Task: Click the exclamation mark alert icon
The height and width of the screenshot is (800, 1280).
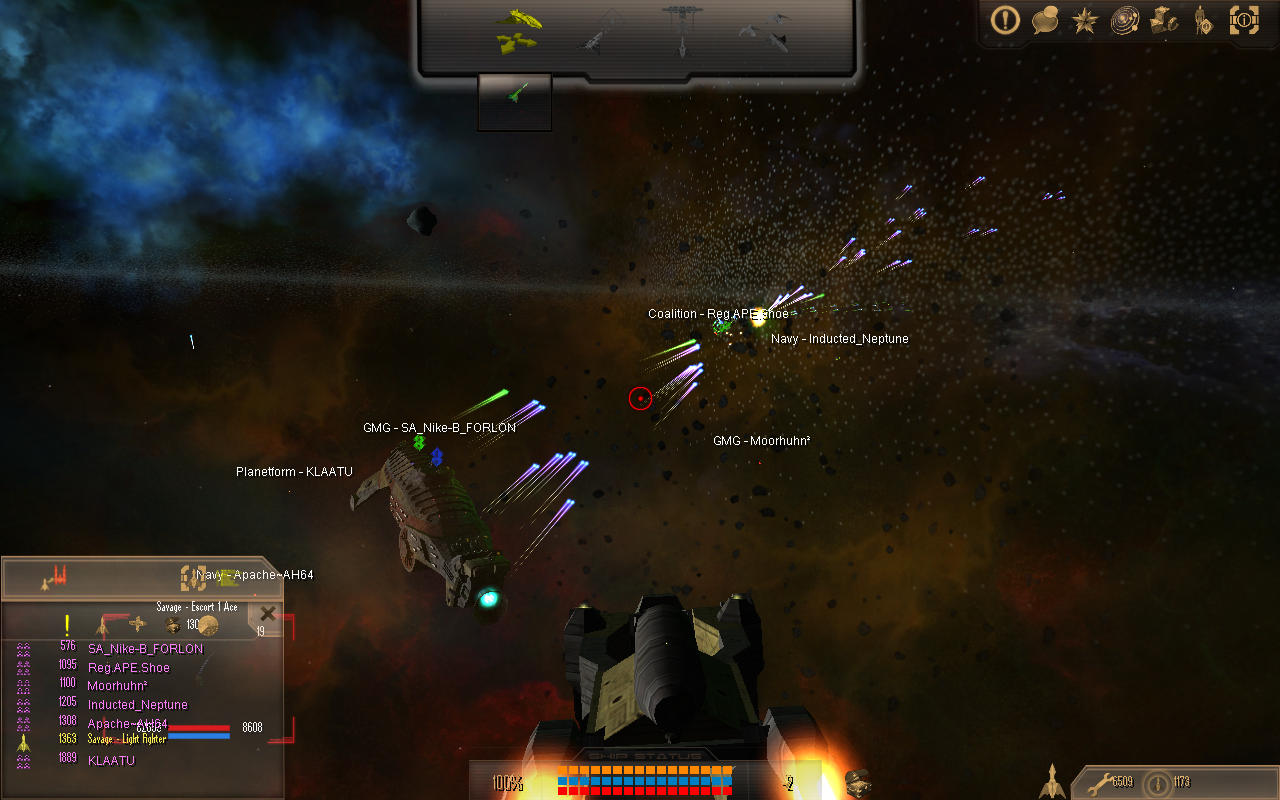Action: coord(1004,20)
